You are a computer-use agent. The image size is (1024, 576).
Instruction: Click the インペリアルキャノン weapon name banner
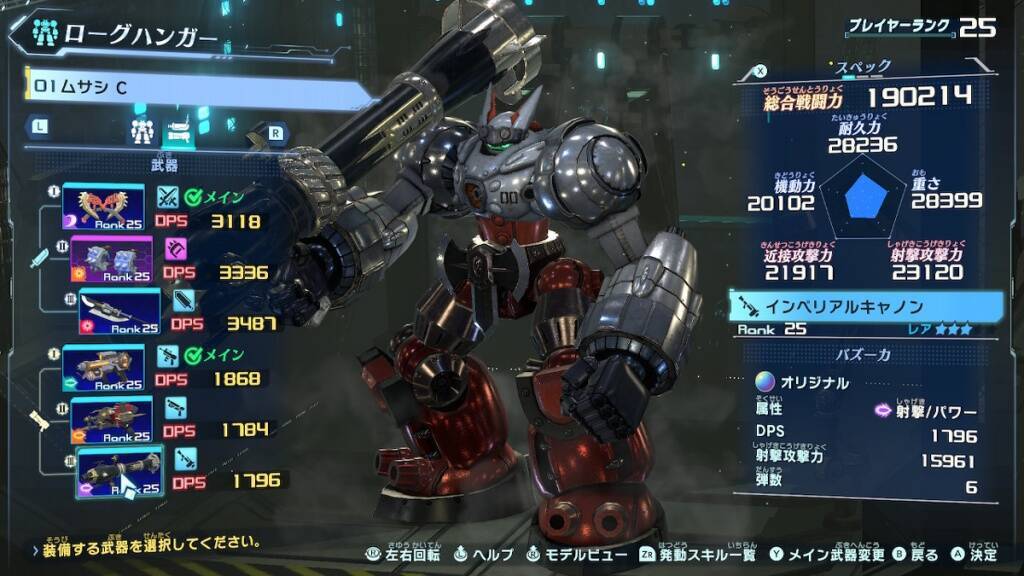click(866, 306)
